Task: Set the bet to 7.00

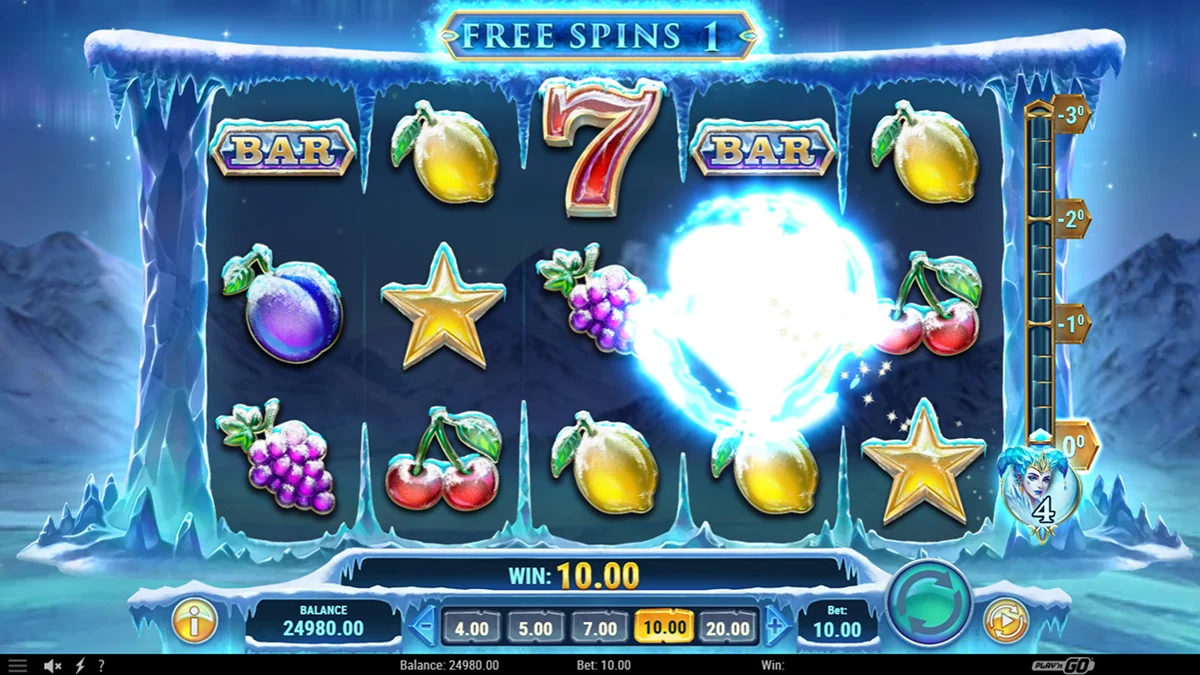Action: tap(600, 628)
